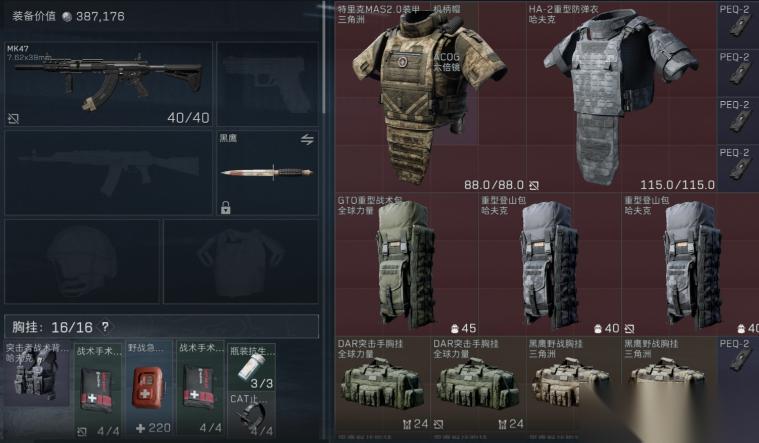Screen dimensions: 759x443
Task: Pick the bottled antibiotics item
Action: pos(250,368)
